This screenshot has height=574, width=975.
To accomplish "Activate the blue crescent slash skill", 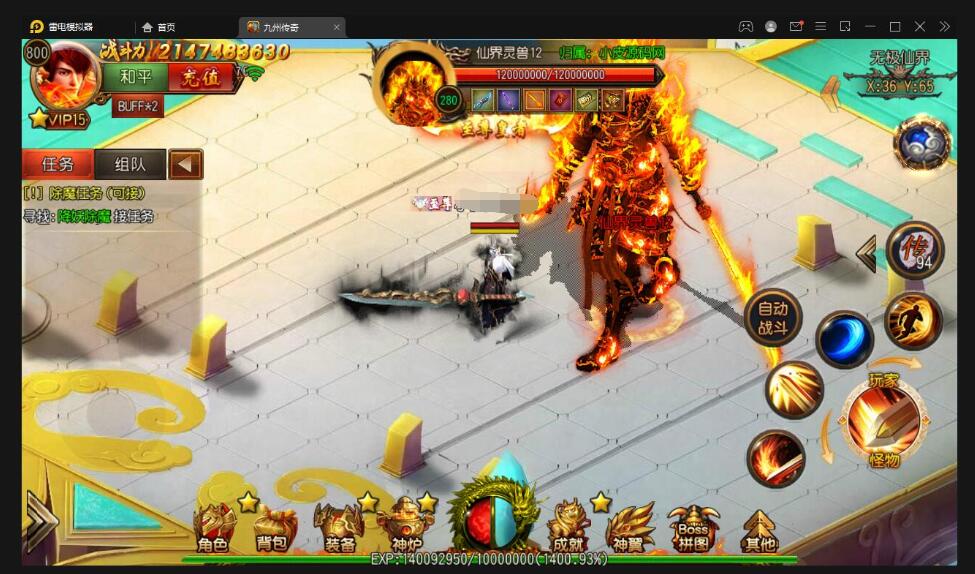I will [845, 338].
